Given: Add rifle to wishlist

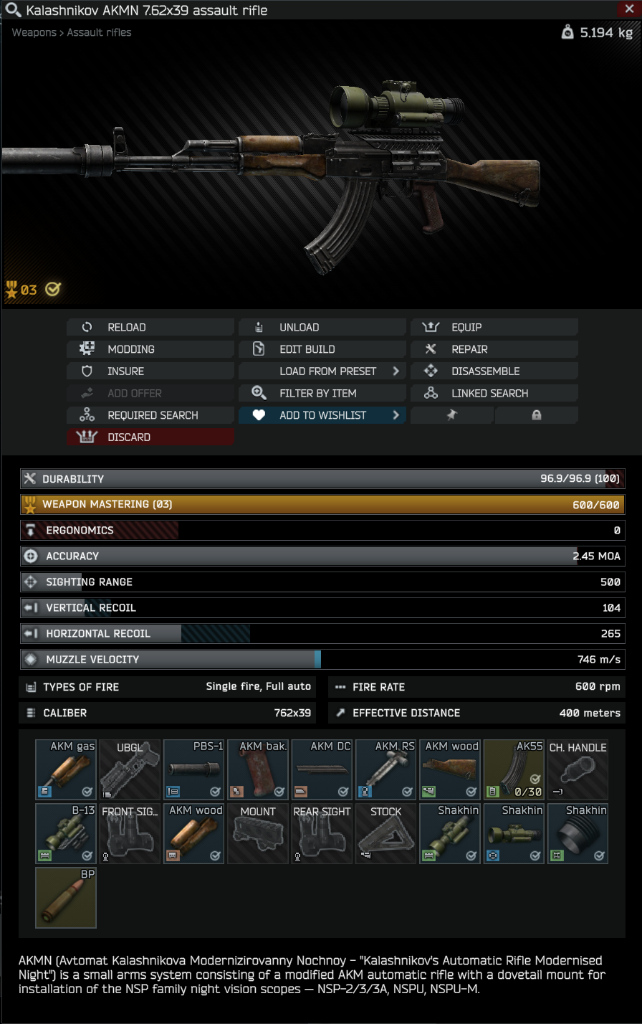Looking at the screenshot, I should coord(322,415).
